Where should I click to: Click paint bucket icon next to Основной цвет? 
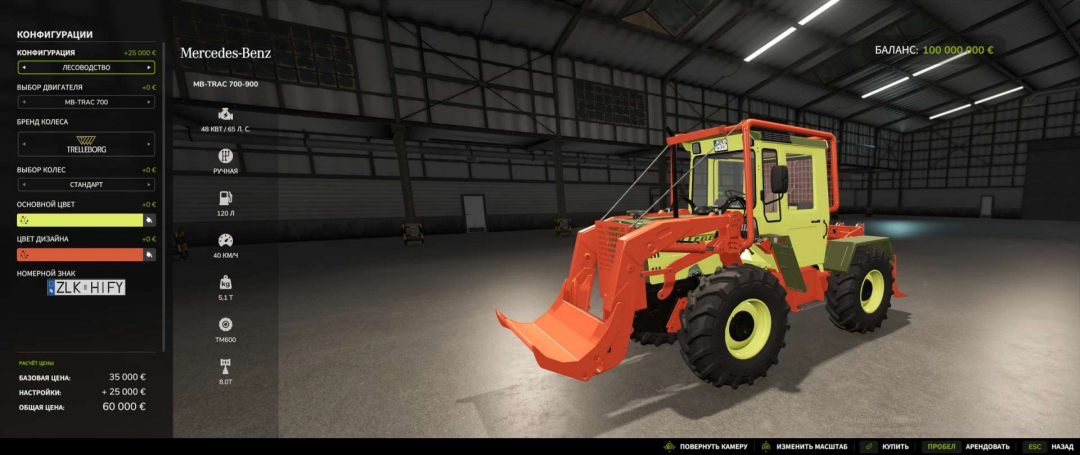149,220
